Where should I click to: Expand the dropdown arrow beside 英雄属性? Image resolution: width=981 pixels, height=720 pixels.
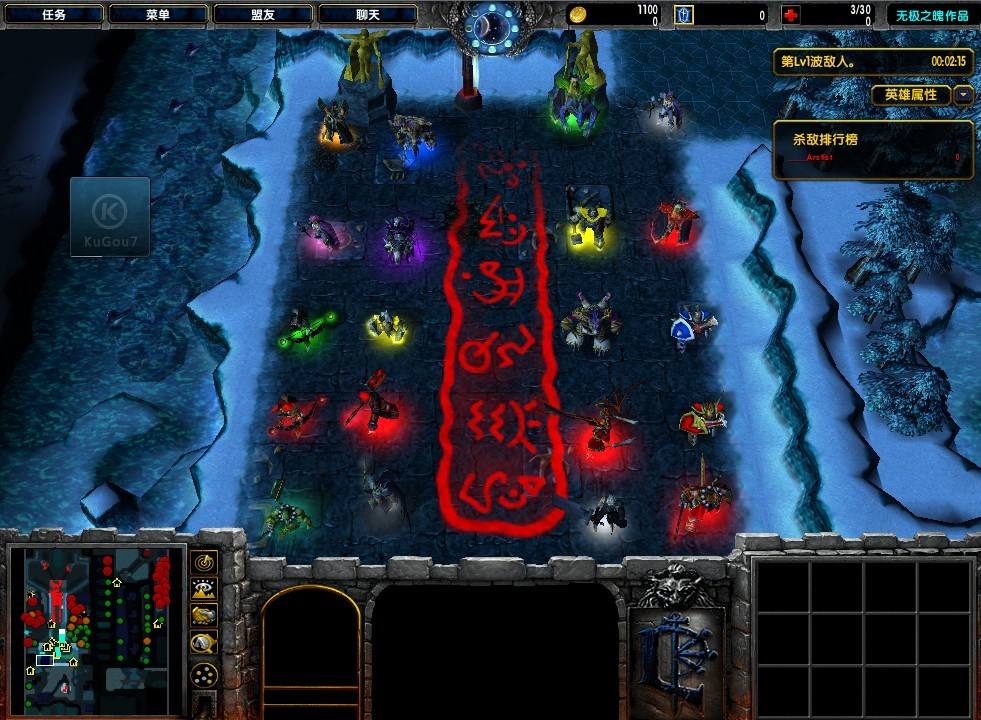963,95
